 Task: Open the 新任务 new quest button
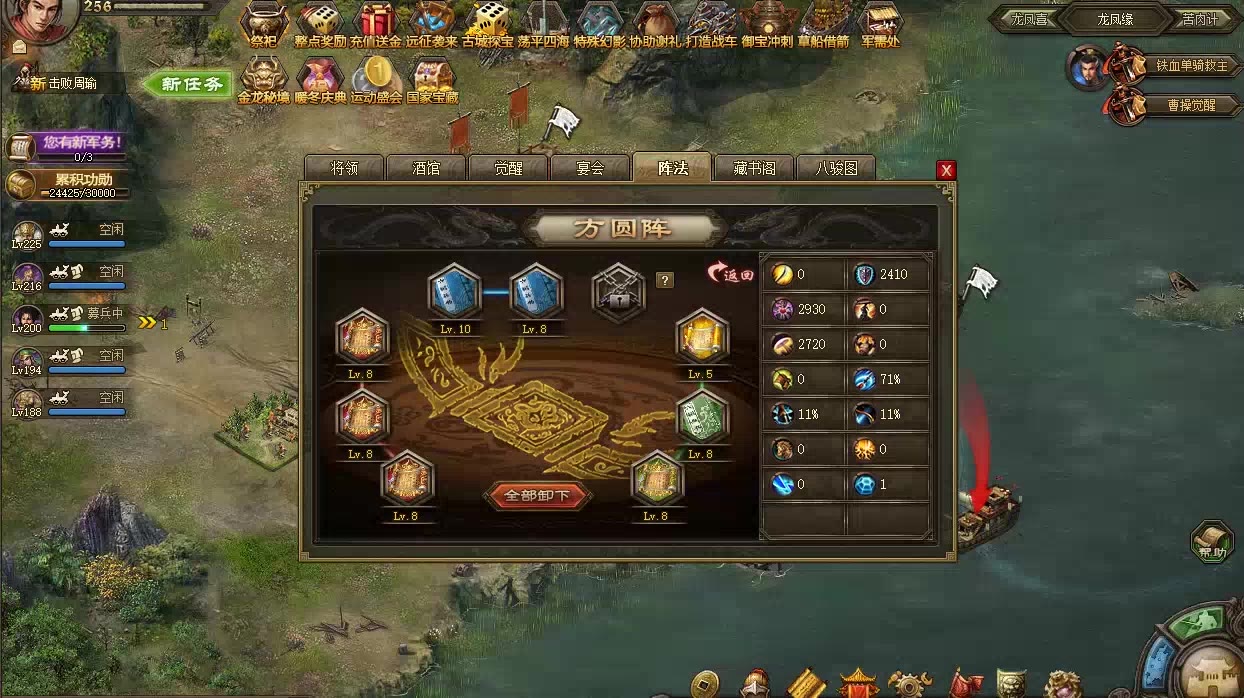pyautogui.click(x=187, y=85)
